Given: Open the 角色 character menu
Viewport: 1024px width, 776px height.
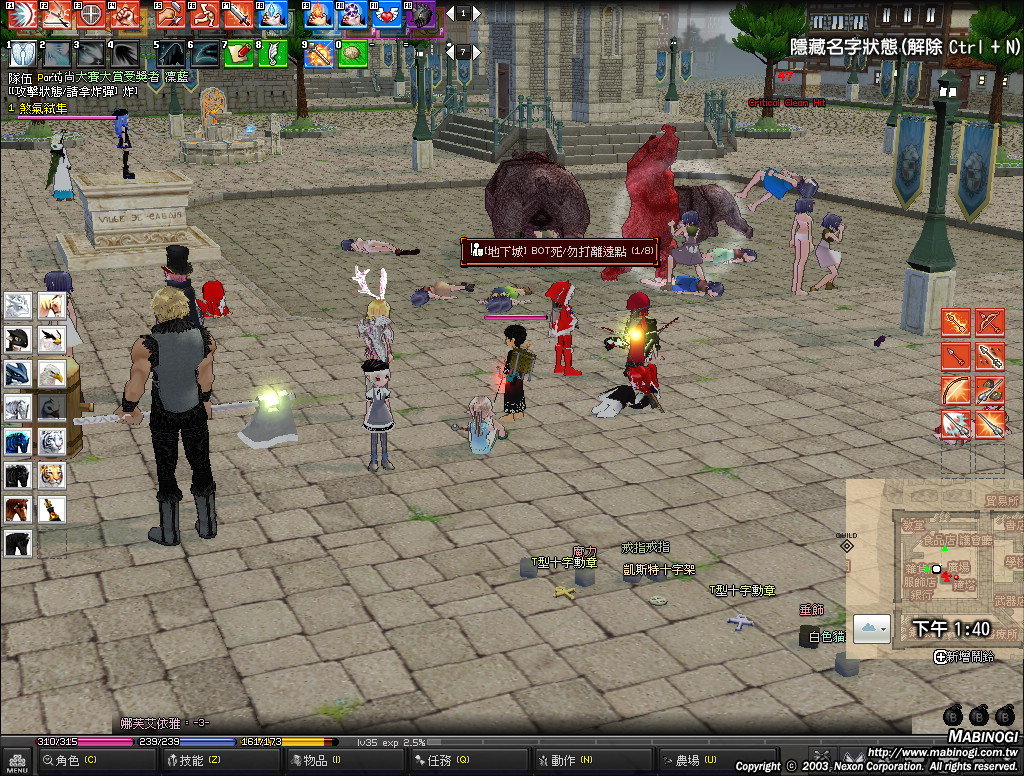Looking at the screenshot, I should click(x=68, y=761).
